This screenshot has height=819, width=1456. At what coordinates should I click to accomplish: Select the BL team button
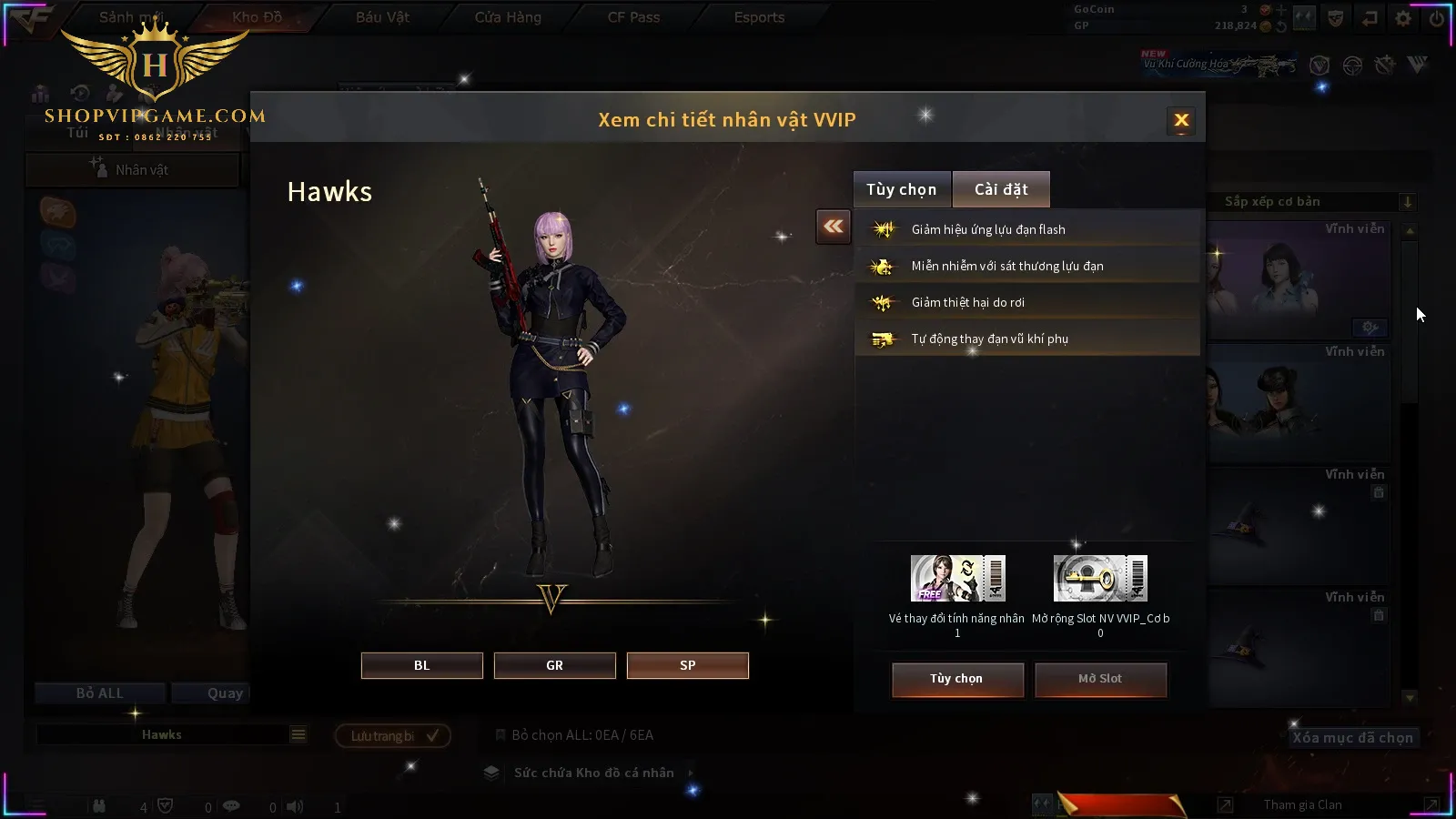[x=421, y=665]
